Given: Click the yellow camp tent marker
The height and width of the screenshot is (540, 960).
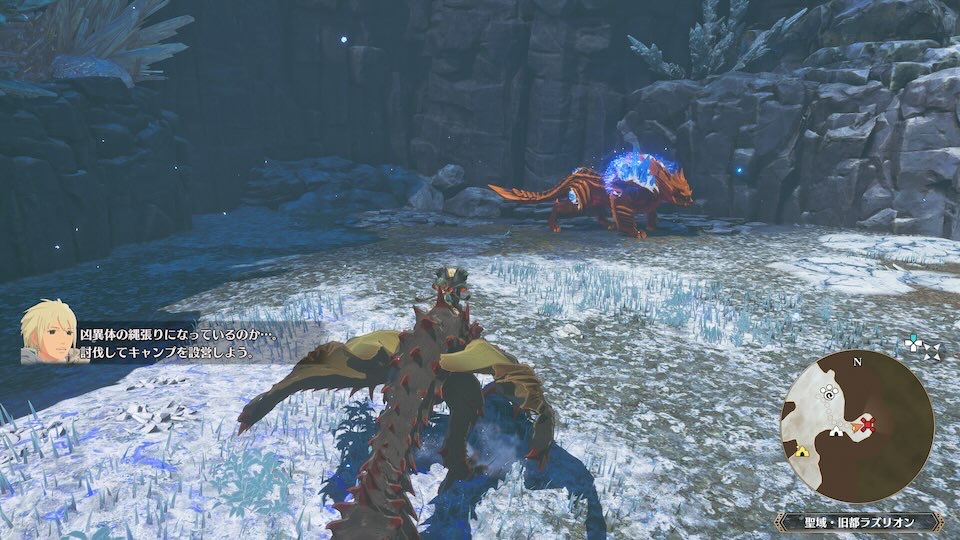Looking at the screenshot, I should (x=801, y=451).
